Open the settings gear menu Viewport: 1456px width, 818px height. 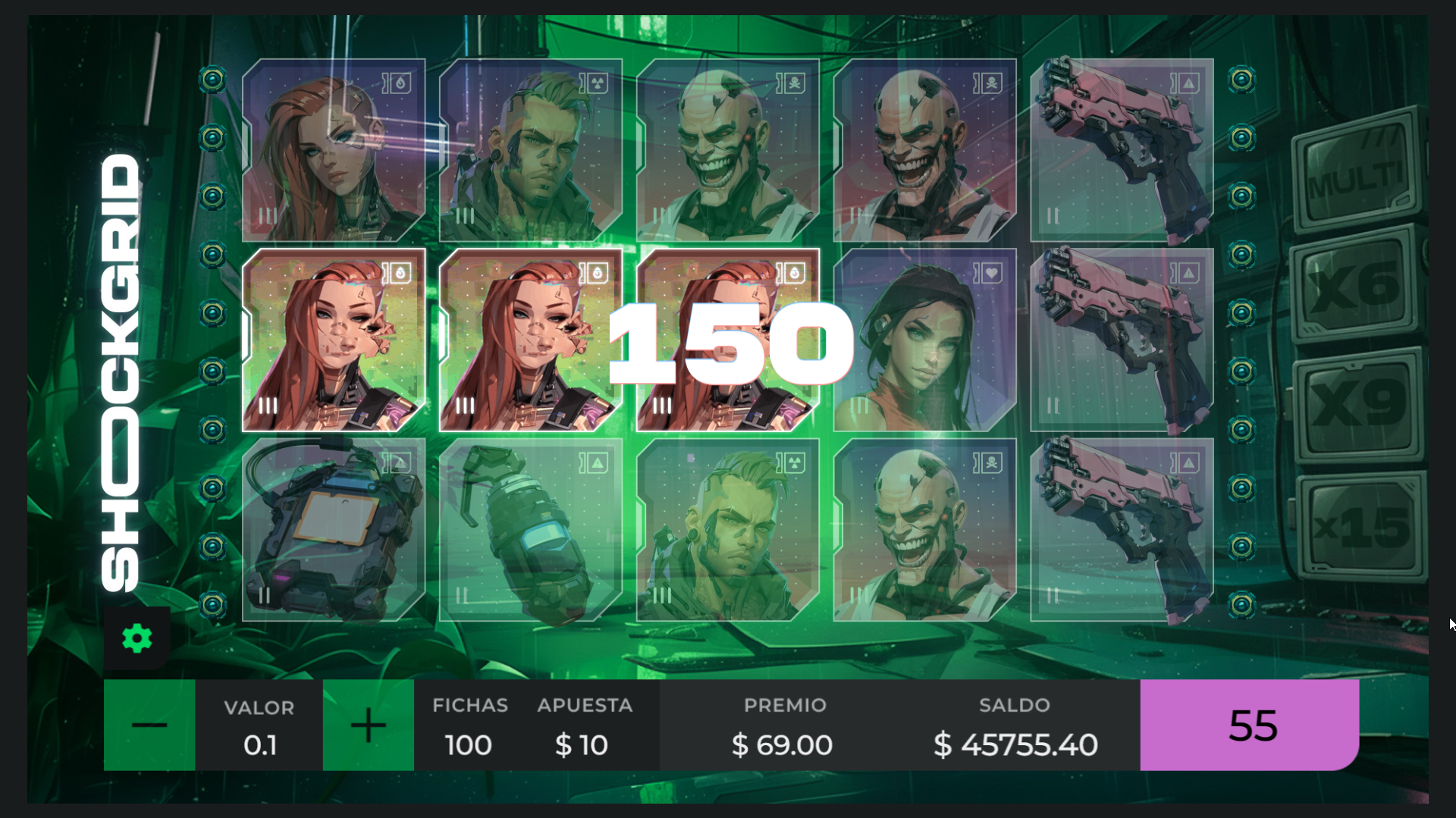click(136, 638)
